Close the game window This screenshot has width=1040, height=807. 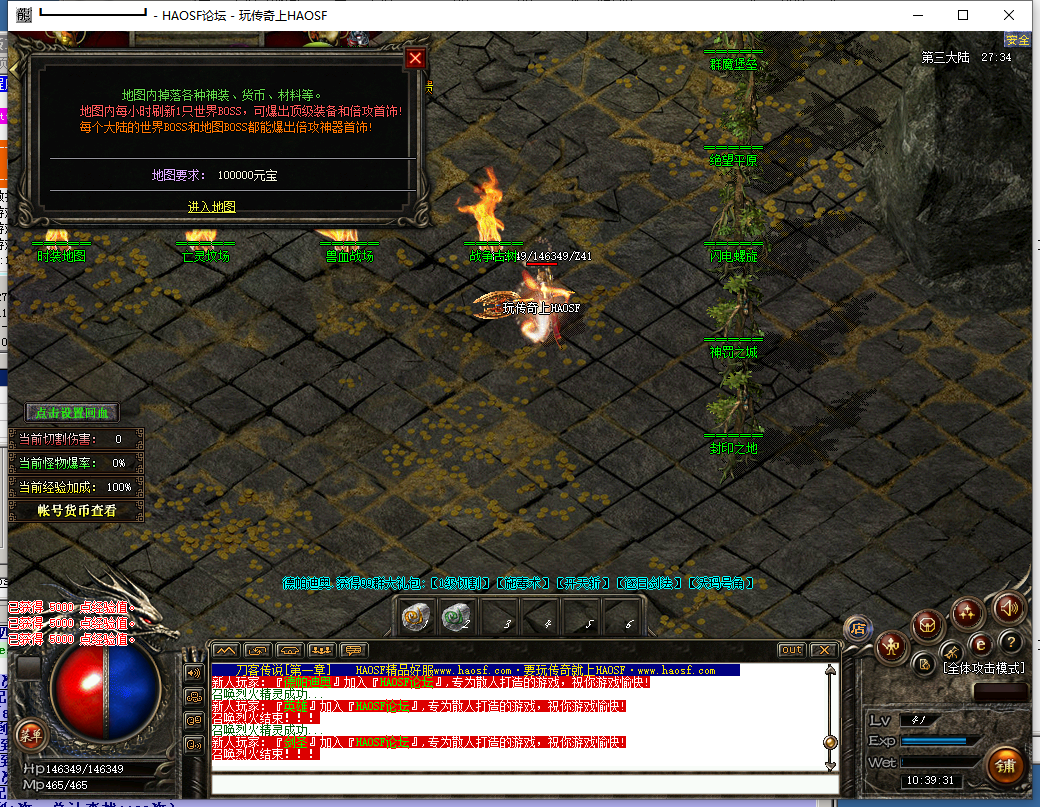point(1009,15)
